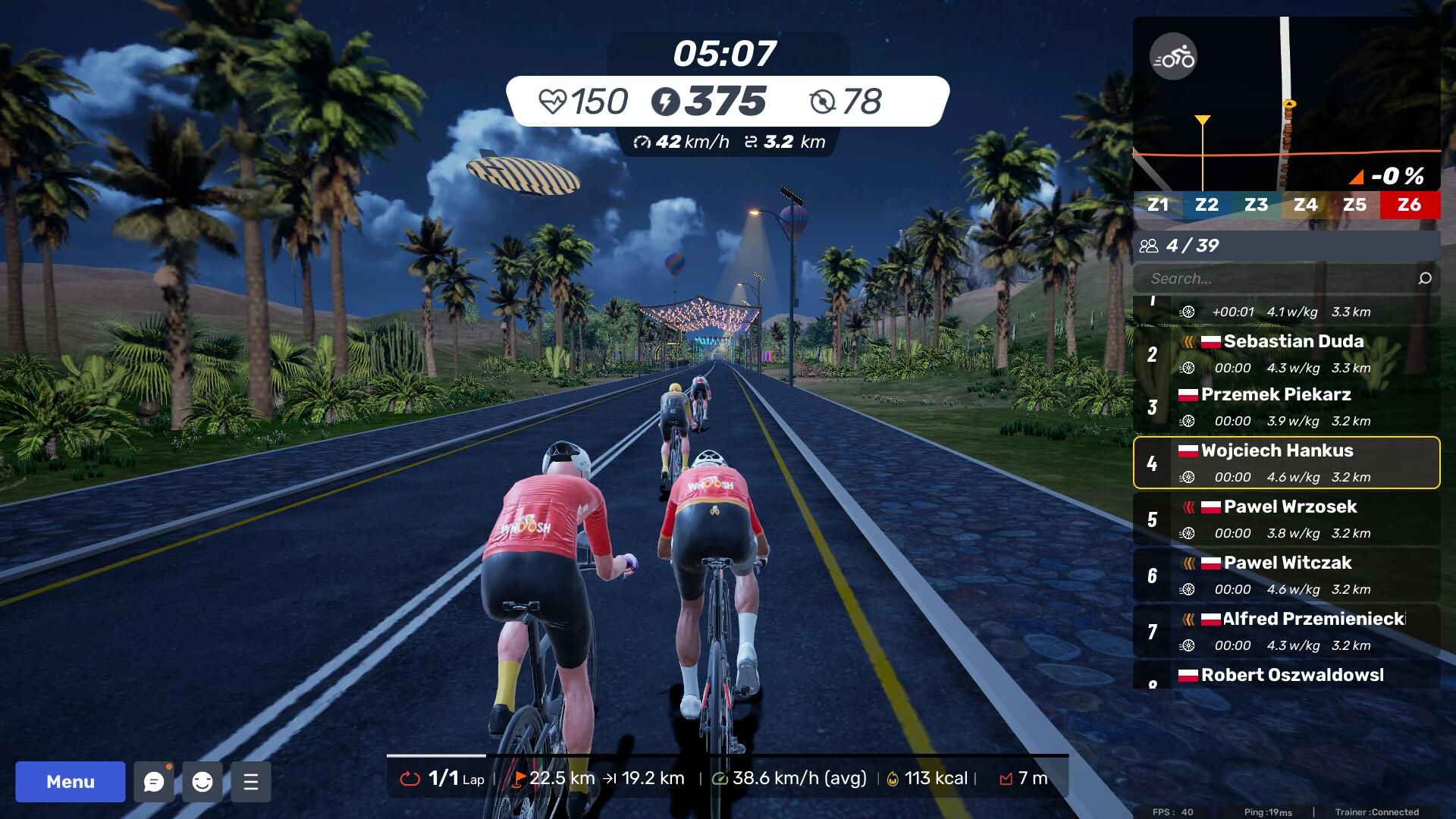Screen dimensions: 1456x819
Task: Choose Wojciech Hankus highlighted row
Action: pos(1286,463)
